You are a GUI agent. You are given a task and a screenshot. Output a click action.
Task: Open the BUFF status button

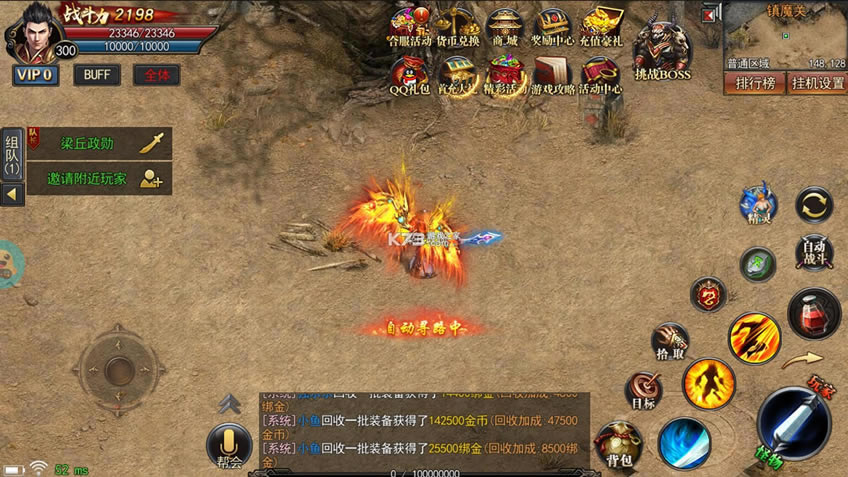coord(97,75)
